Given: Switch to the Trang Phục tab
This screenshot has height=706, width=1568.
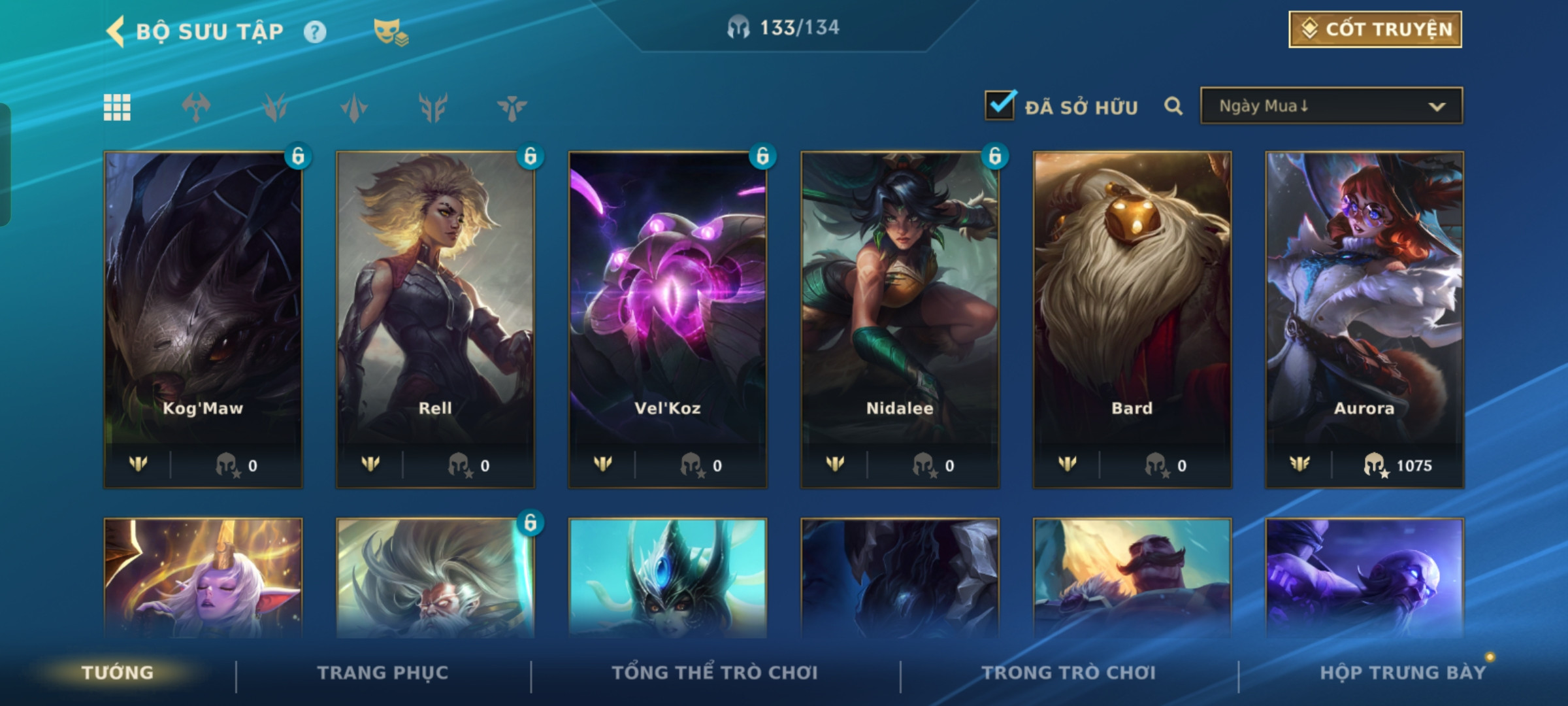Looking at the screenshot, I should (x=383, y=673).
